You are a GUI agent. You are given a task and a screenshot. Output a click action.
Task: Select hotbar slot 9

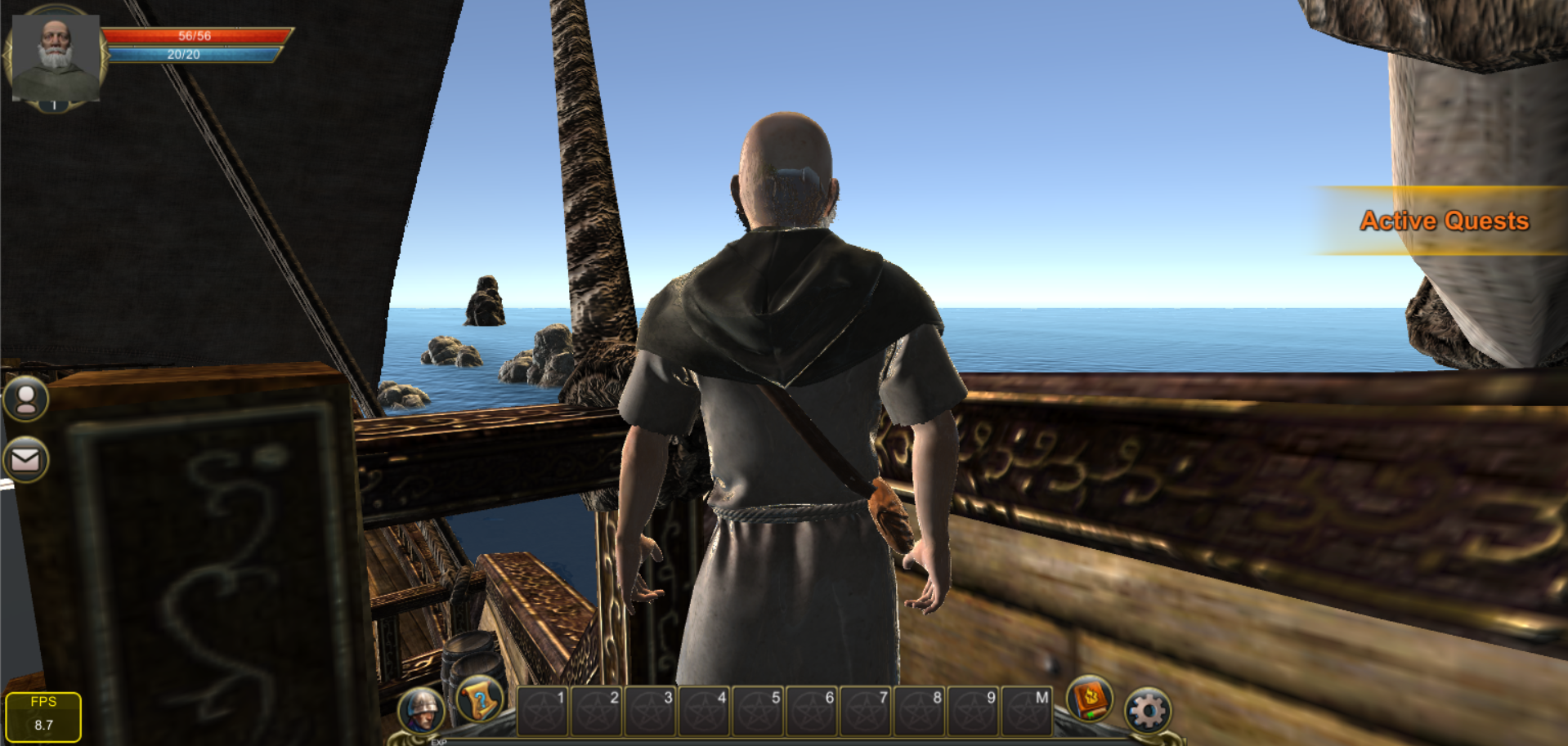pyautogui.click(x=973, y=711)
